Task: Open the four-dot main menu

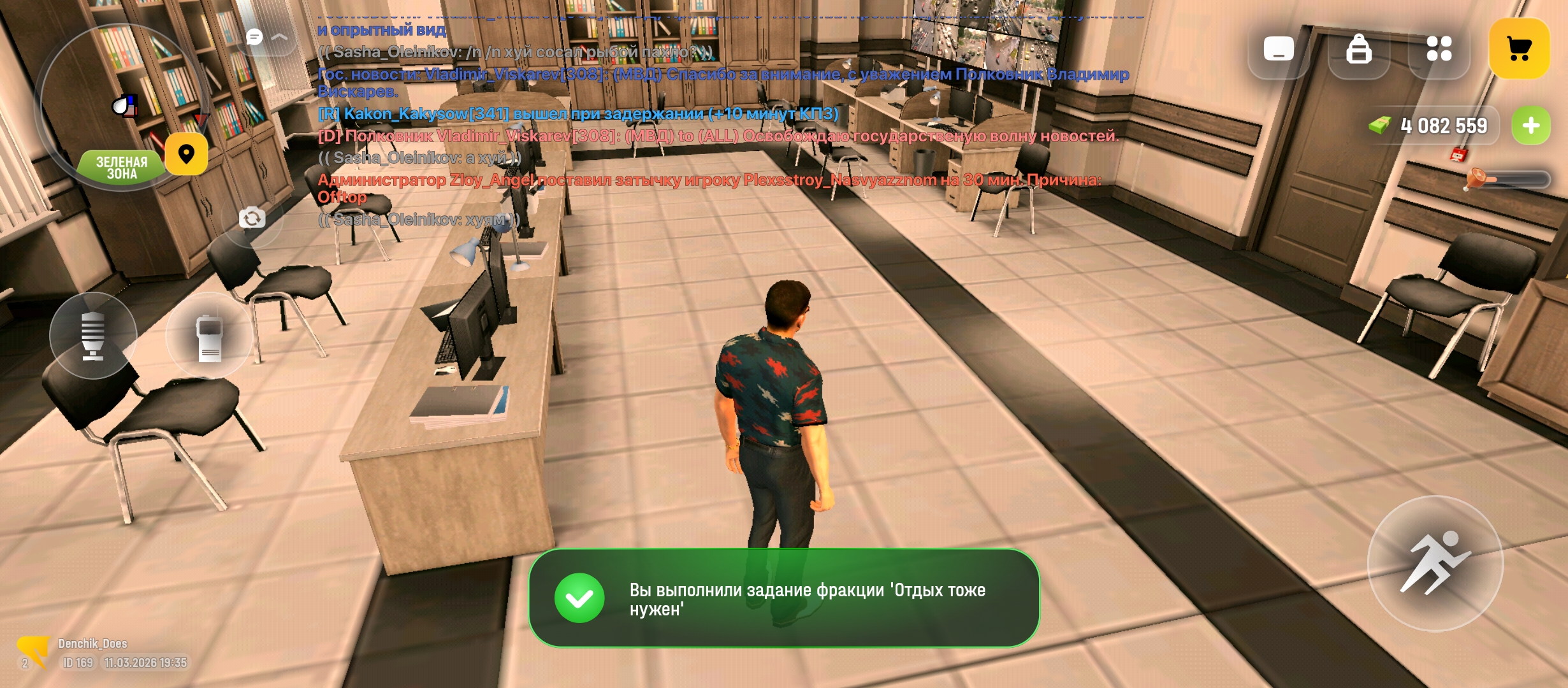Action: [1439, 48]
